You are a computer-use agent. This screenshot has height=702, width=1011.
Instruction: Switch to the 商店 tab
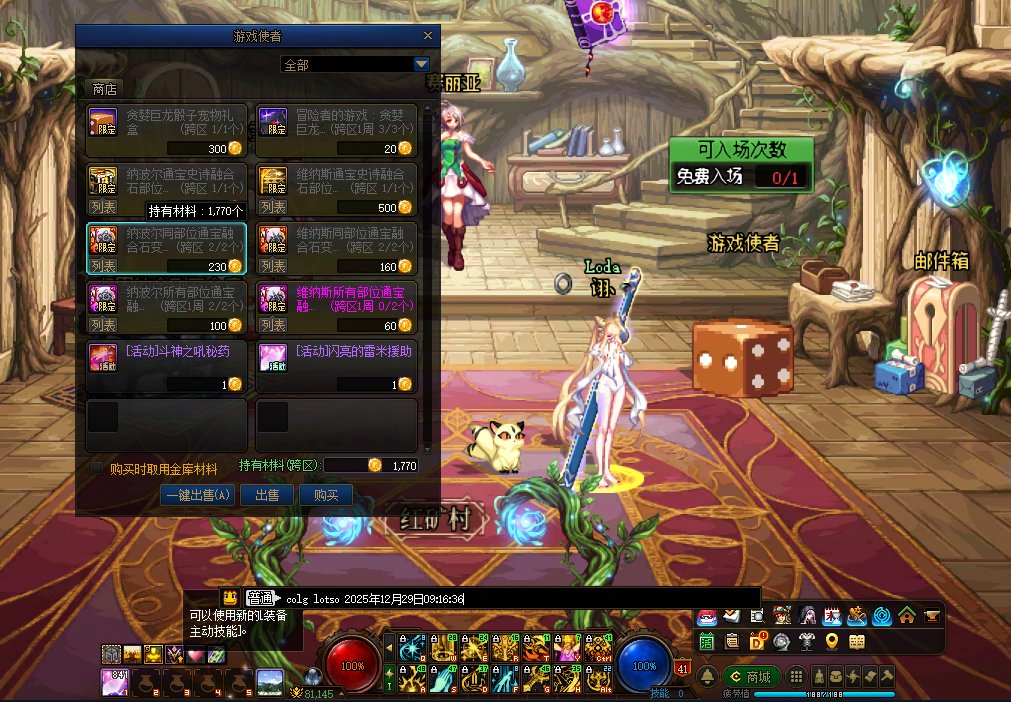(105, 89)
